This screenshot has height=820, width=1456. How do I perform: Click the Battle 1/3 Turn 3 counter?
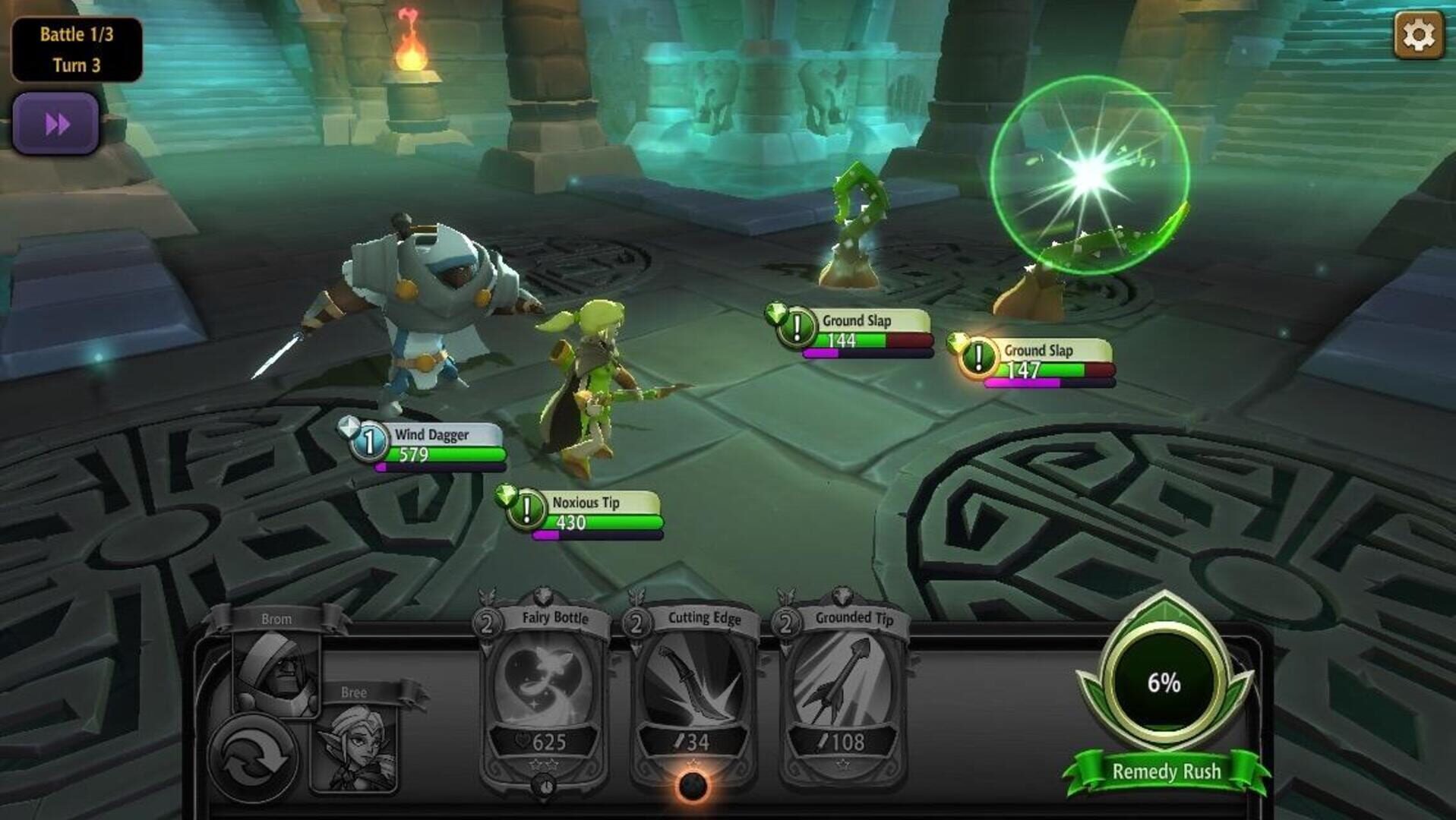[75, 49]
